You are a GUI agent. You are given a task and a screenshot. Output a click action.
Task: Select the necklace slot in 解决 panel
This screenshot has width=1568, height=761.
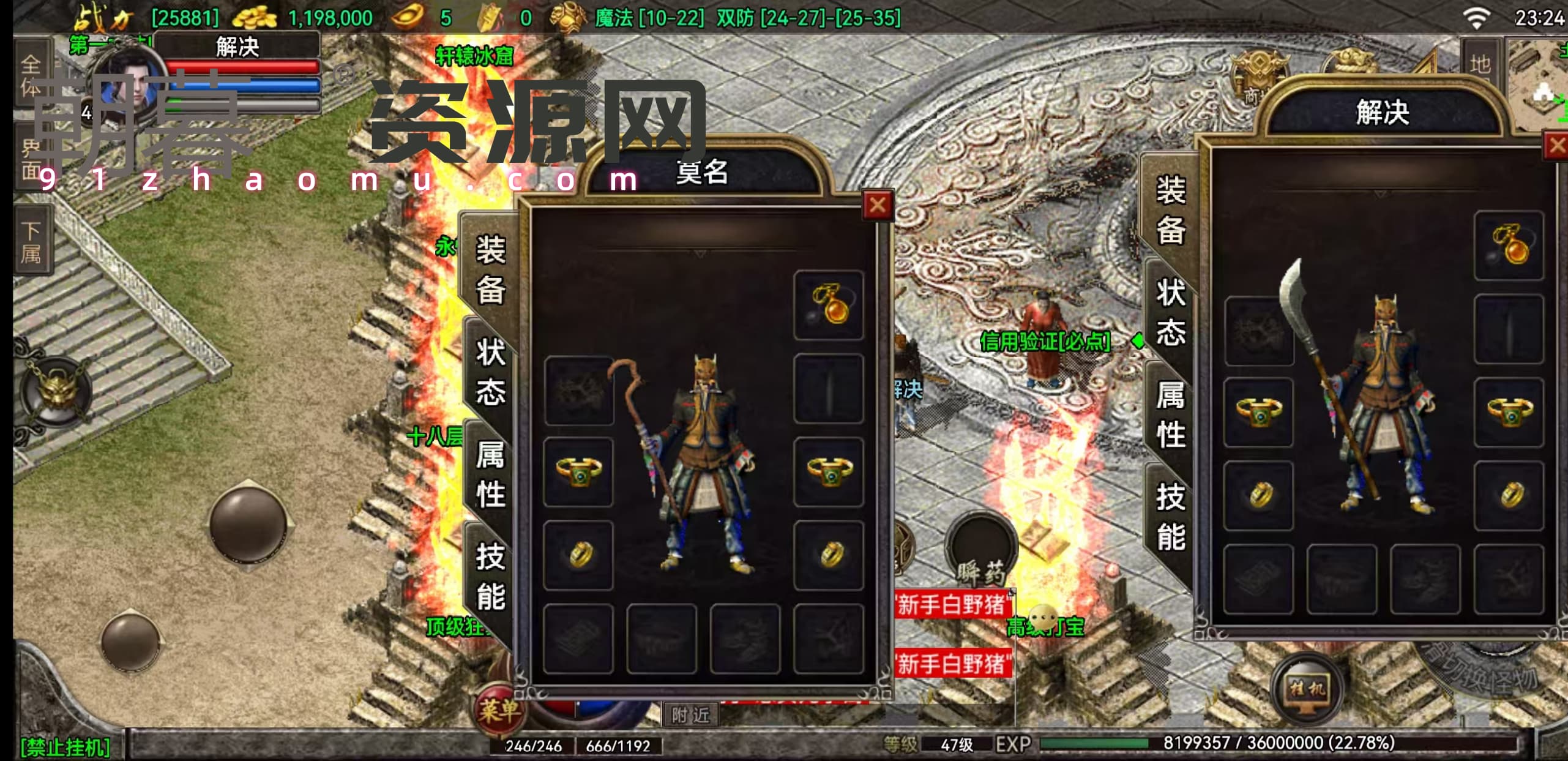[1509, 245]
